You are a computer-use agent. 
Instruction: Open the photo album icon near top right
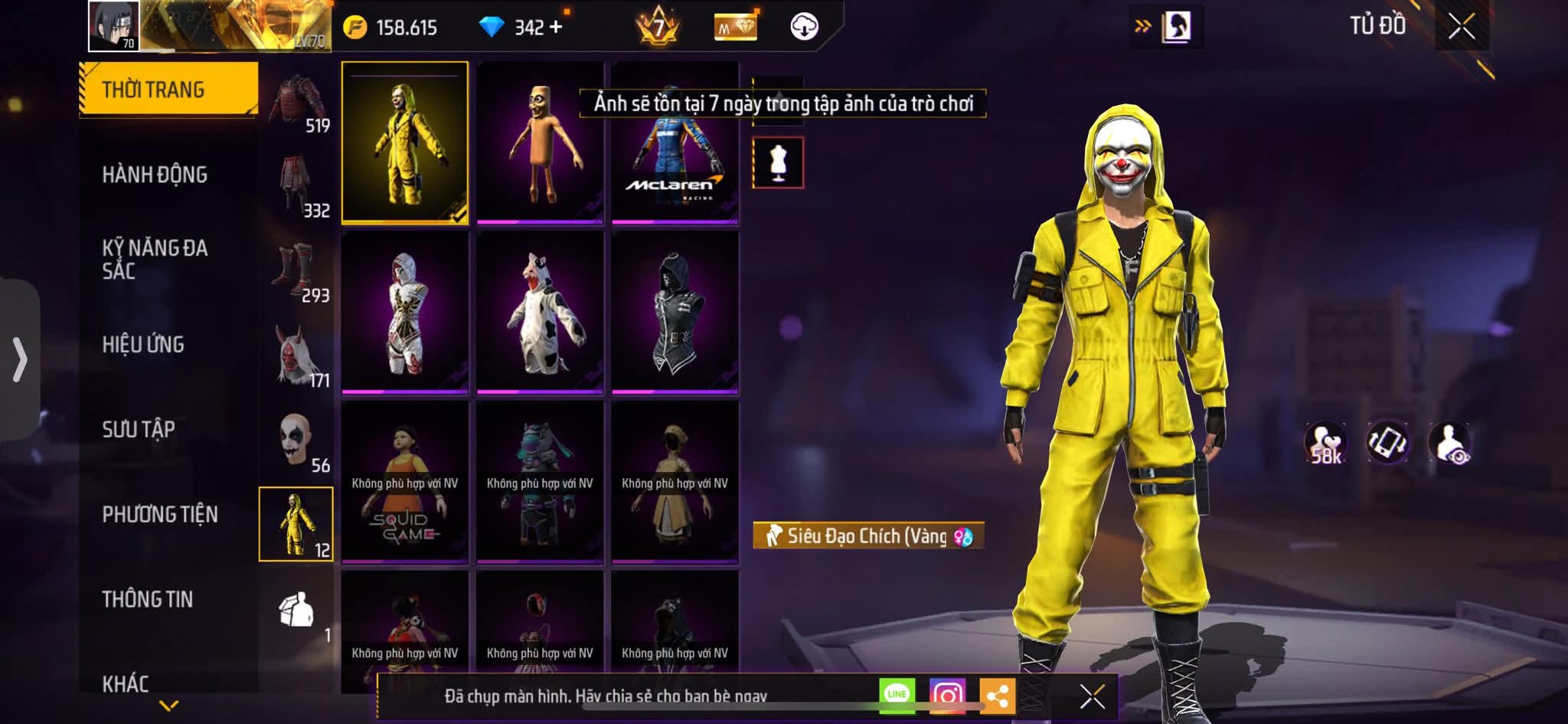[x=1177, y=25]
